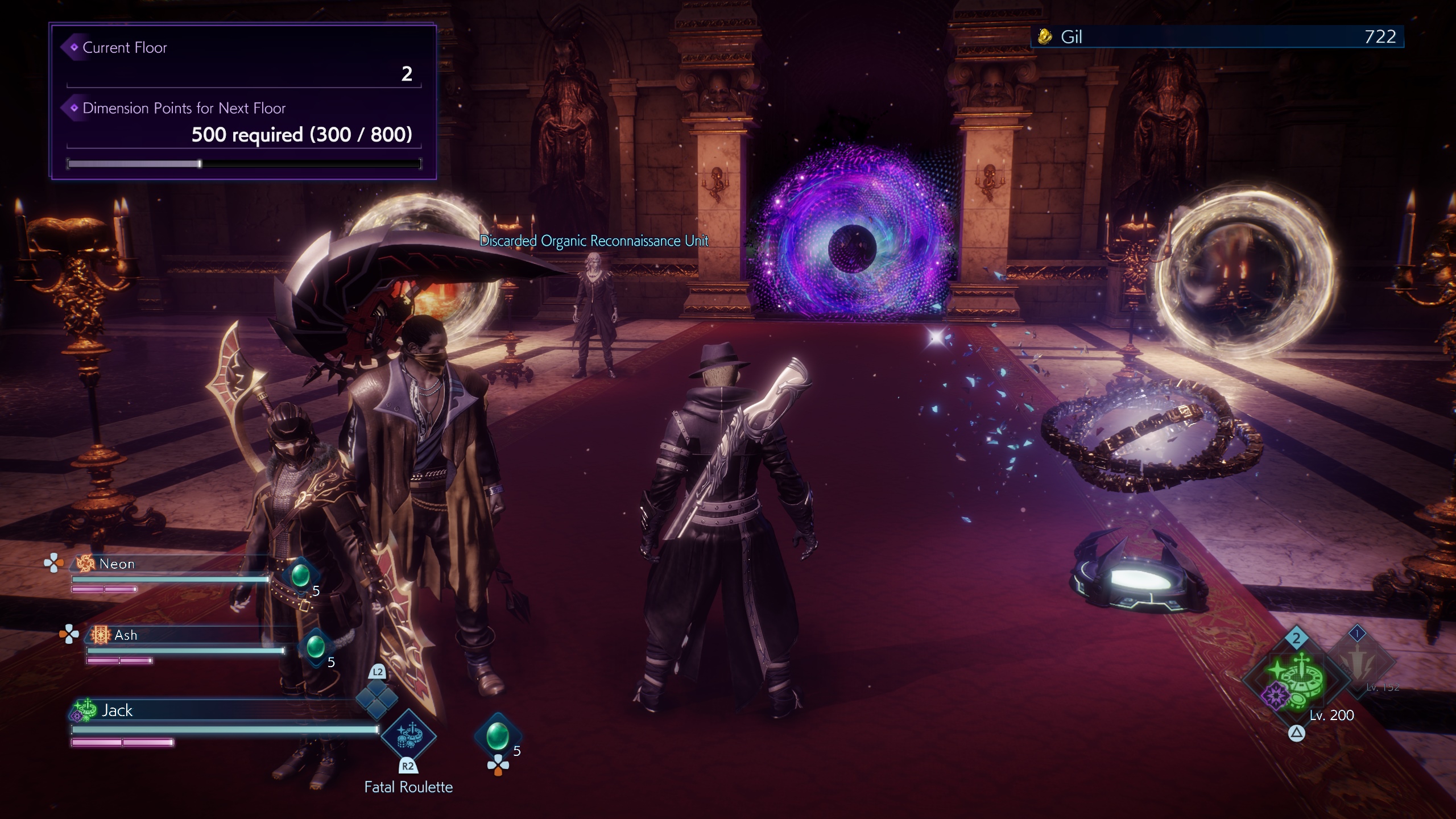Click the Current Floor panel

coord(243,61)
